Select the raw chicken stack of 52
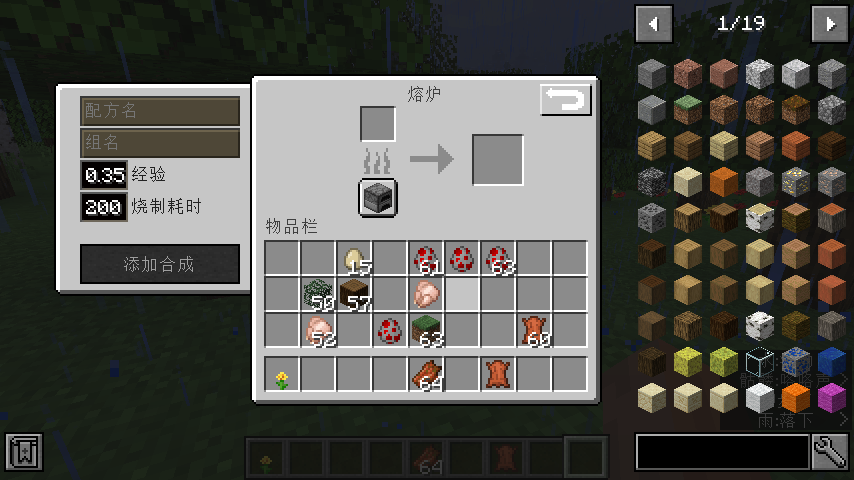Image resolution: width=854 pixels, height=480 pixels. tap(318, 331)
